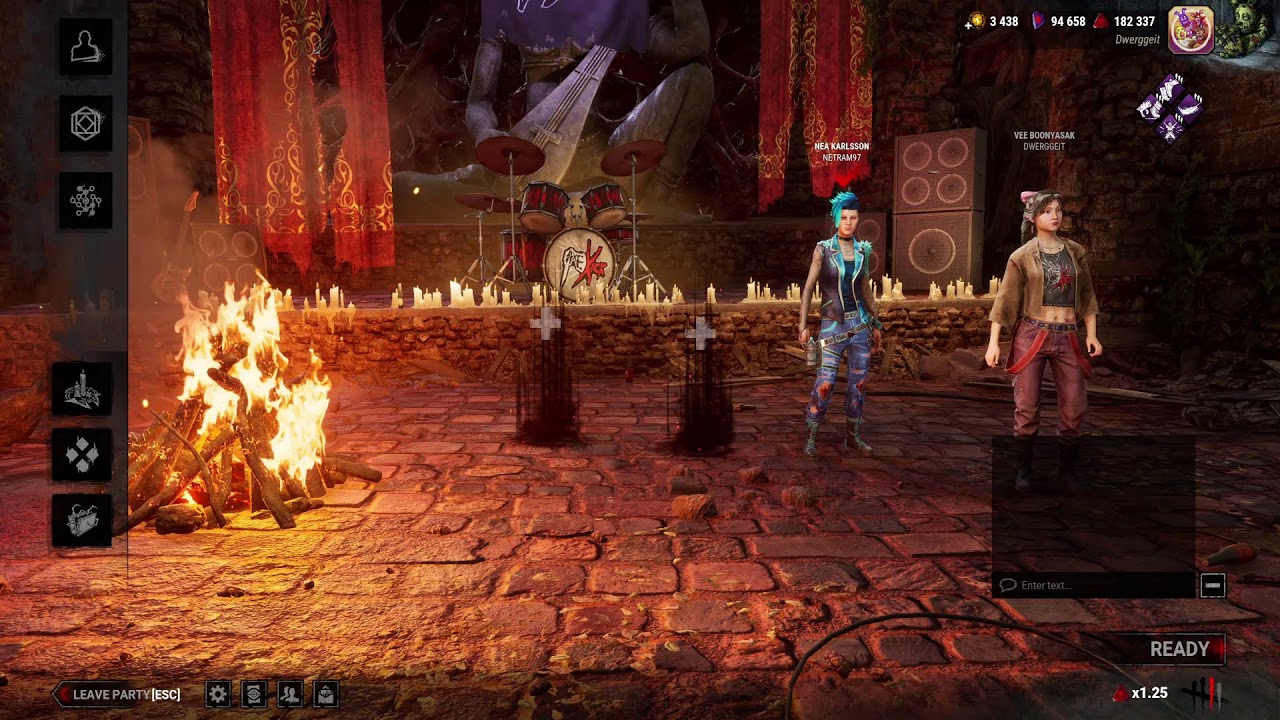Click the purple perk loadout diamonds
This screenshot has width=1280, height=720.
[x=1170, y=106]
